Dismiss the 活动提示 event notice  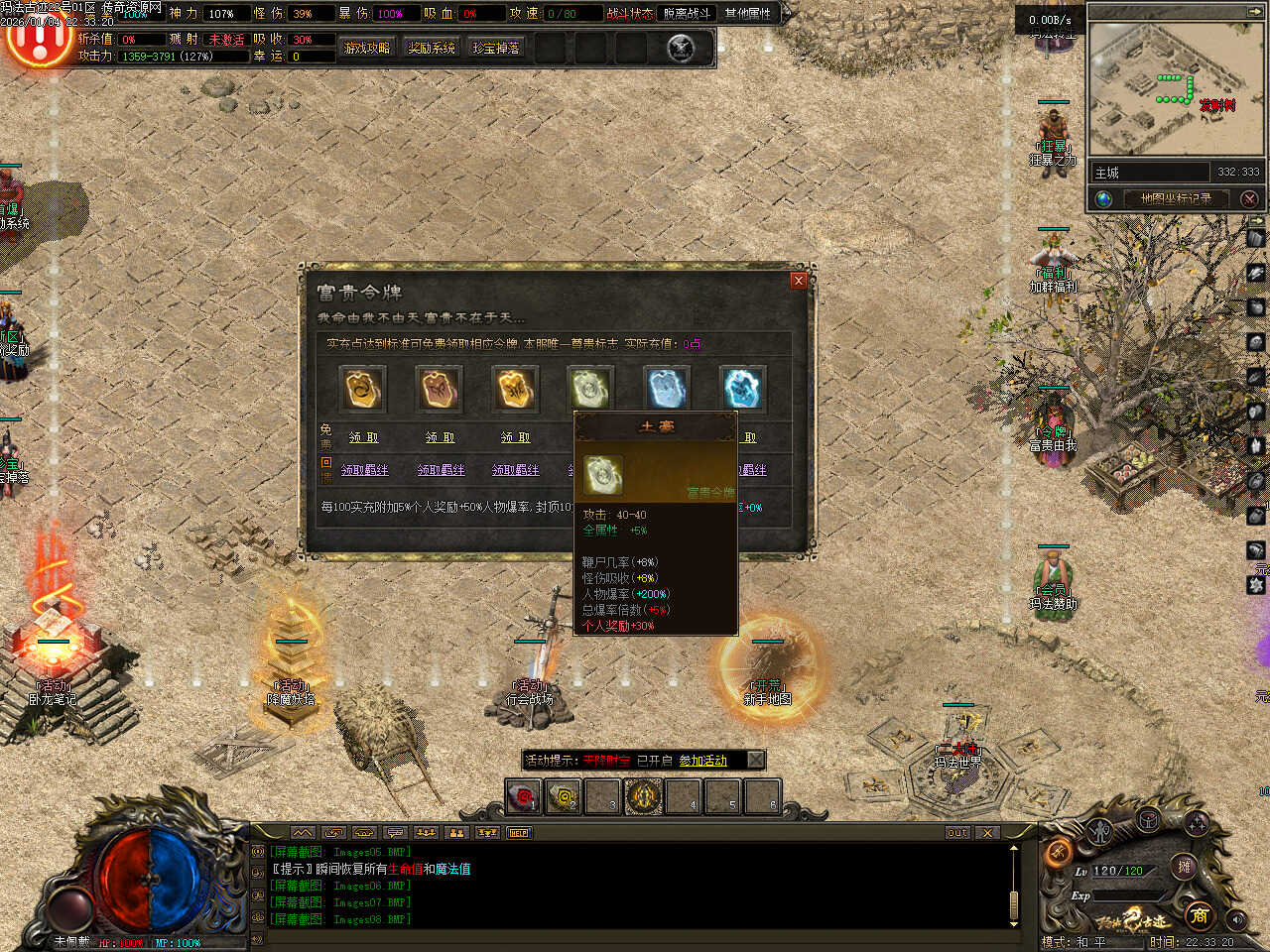(x=755, y=761)
